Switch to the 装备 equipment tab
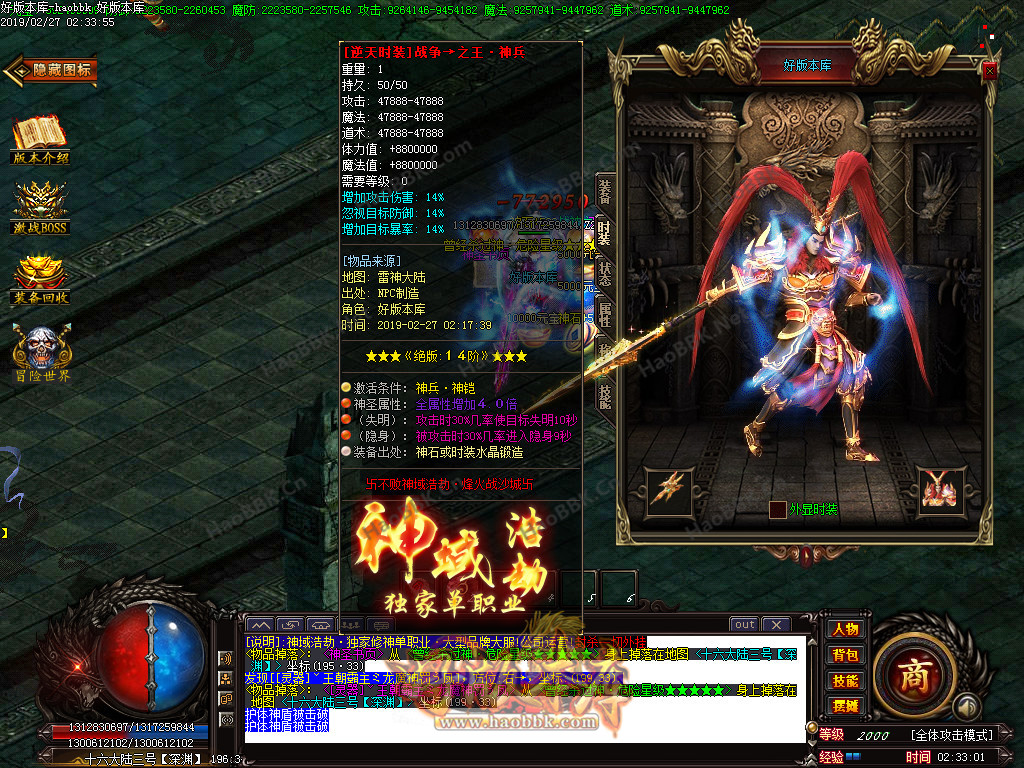 coord(604,191)
